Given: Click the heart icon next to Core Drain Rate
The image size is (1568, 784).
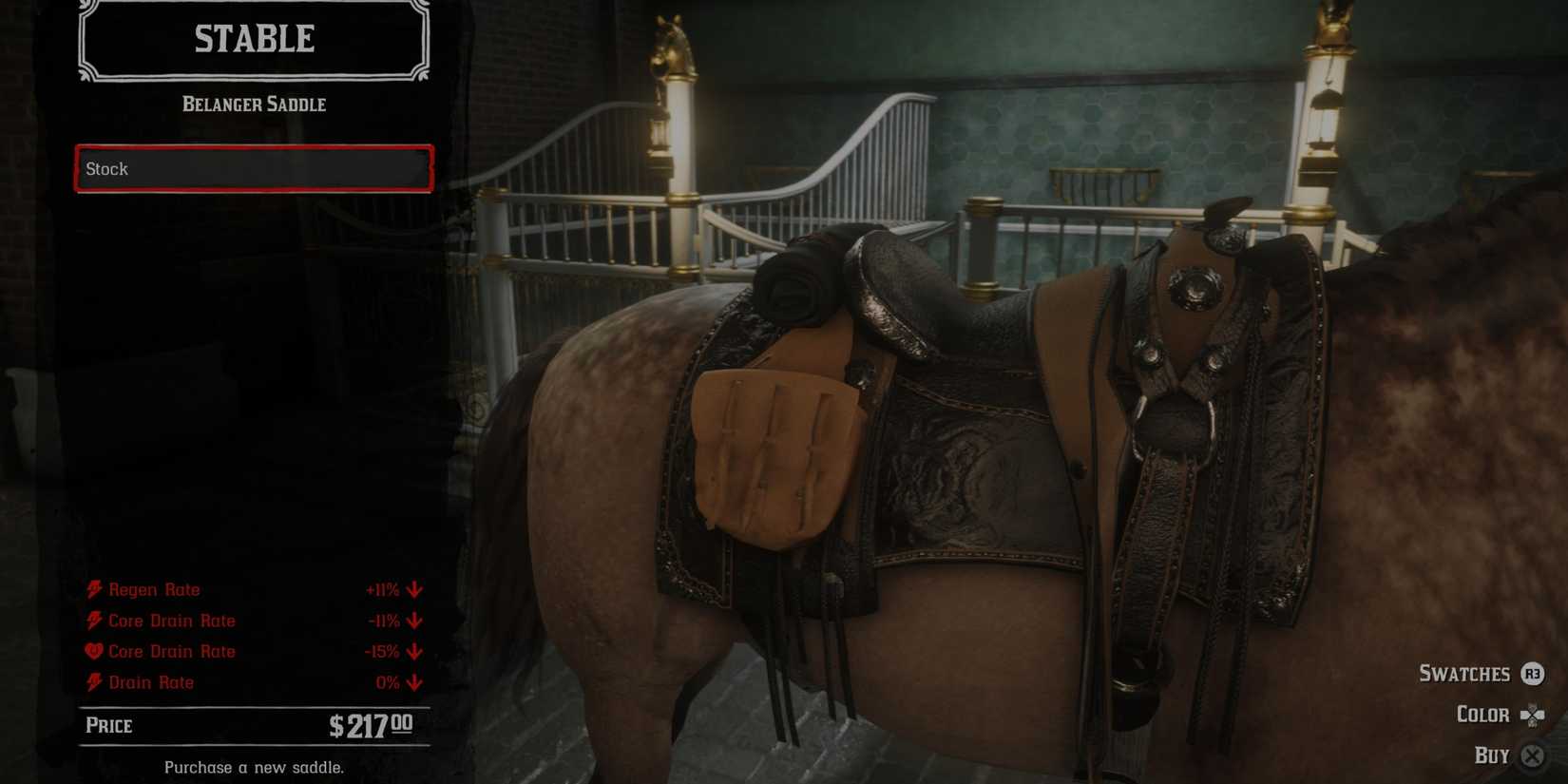Looking at the screenshot, I should tap(93, 651).
